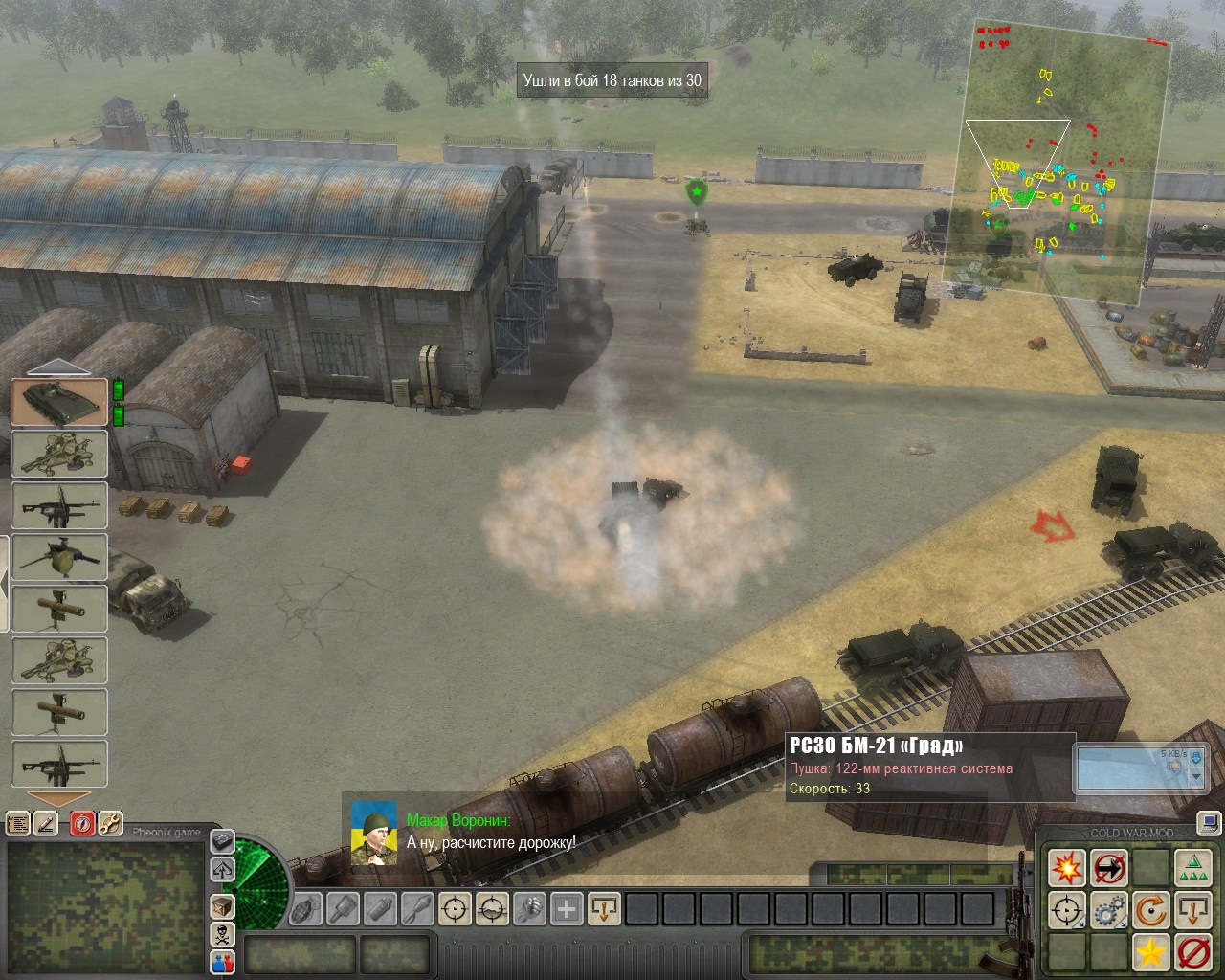Open the computer menu button

[x=1210, y=821]
